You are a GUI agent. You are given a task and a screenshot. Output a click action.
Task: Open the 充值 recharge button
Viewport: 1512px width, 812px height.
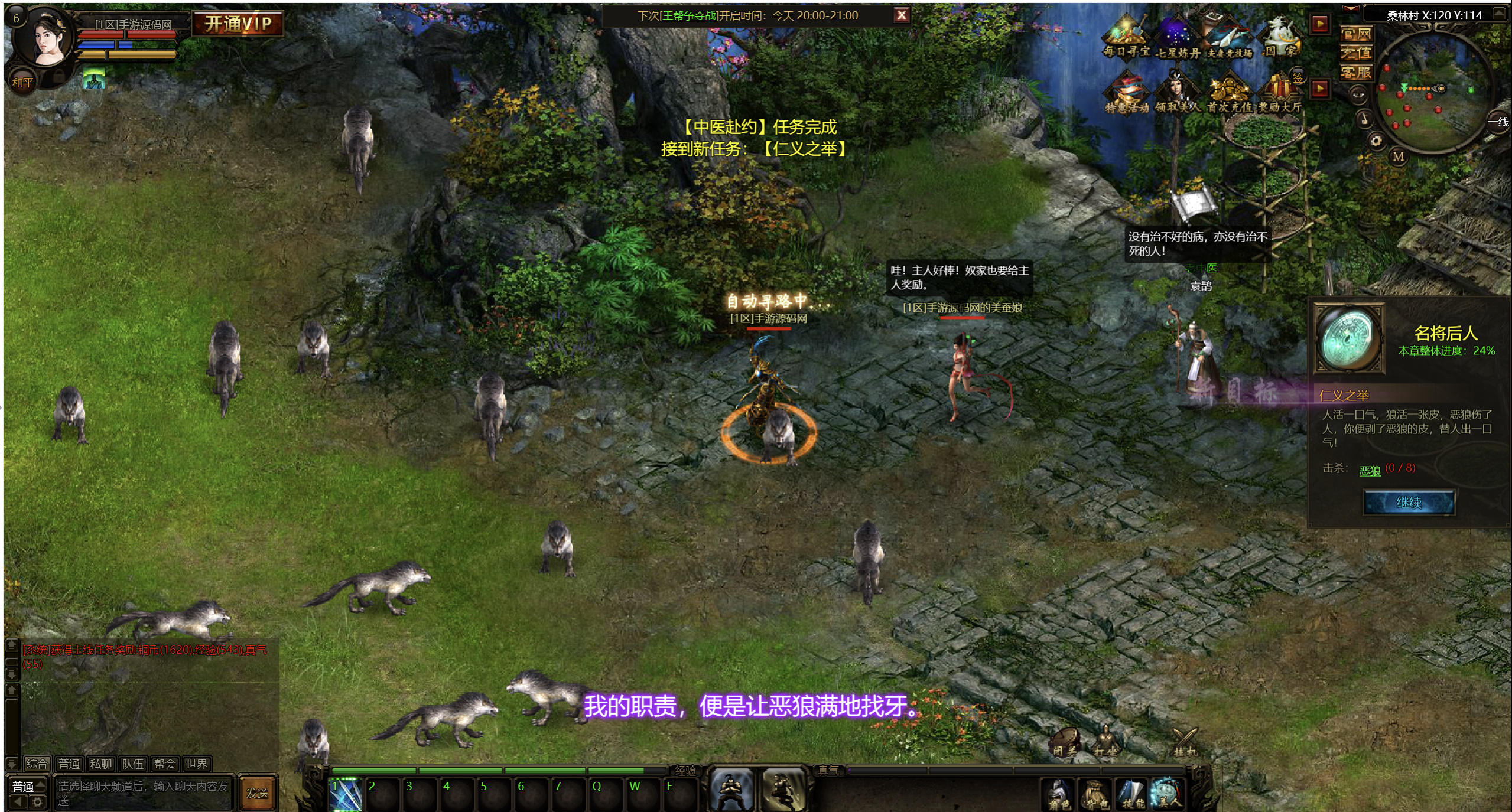click(1355, 53)
